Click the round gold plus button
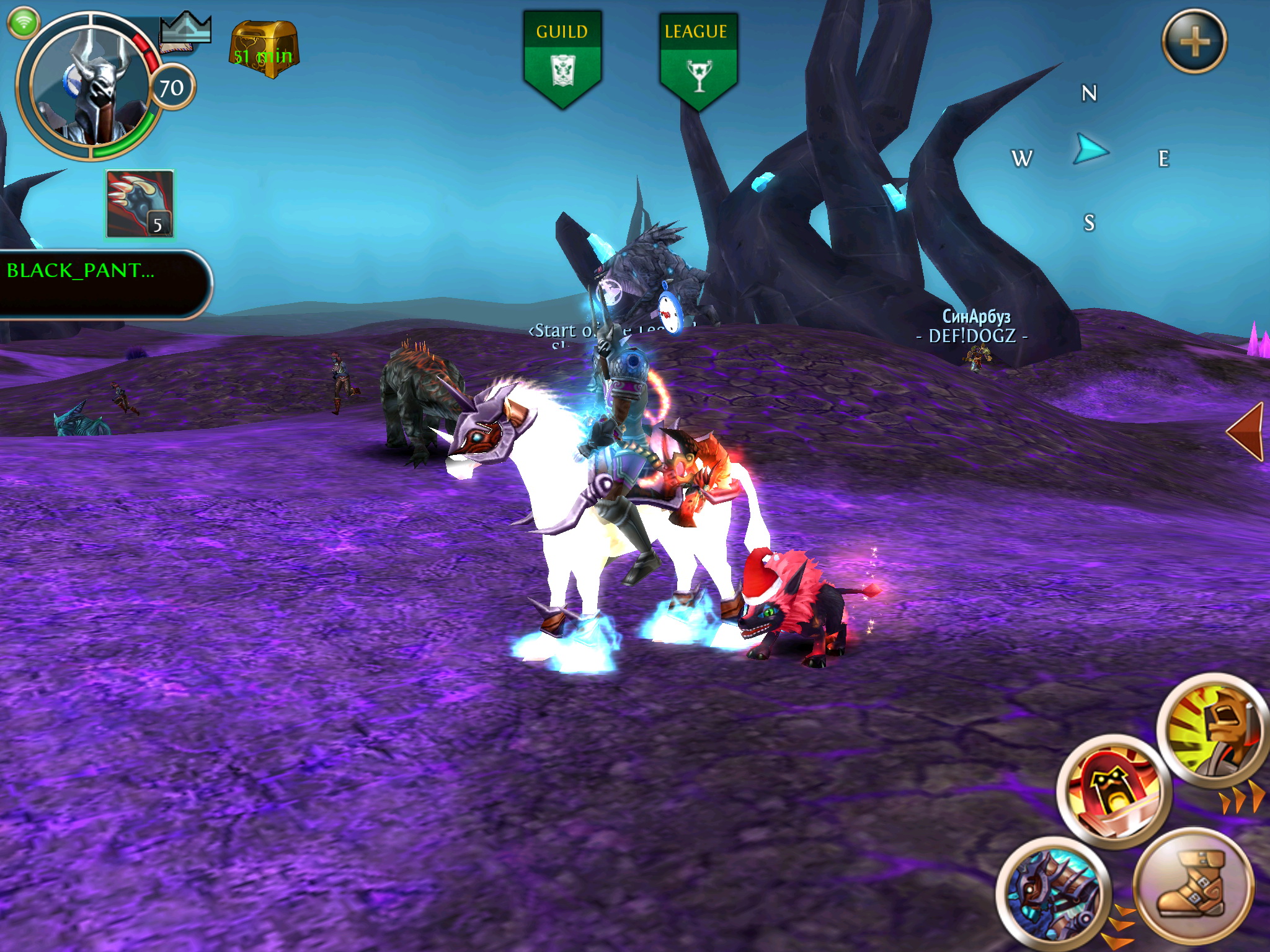 pyautogui.click(x=1194, y=42)
